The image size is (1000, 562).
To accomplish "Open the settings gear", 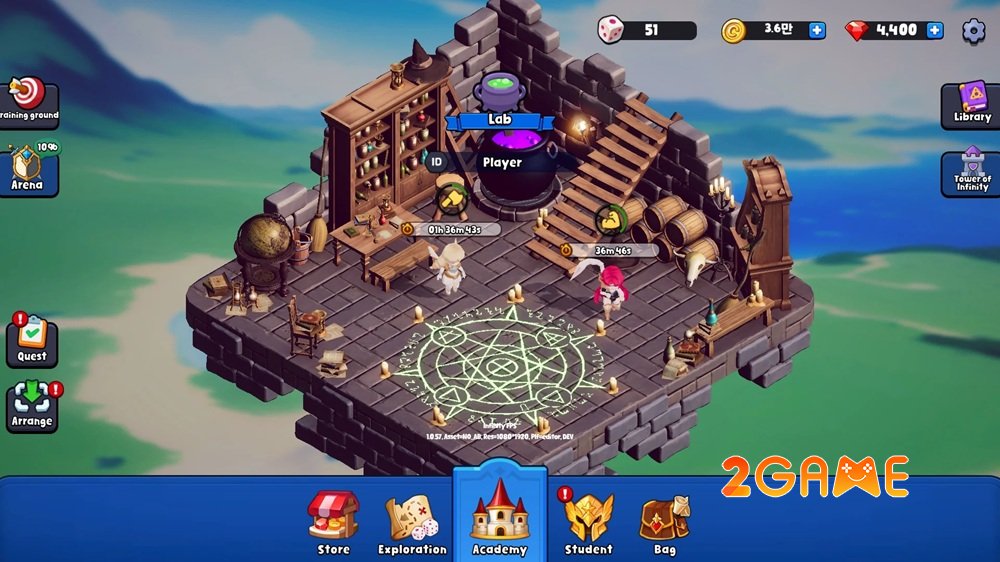I will (x=973, y=31).
